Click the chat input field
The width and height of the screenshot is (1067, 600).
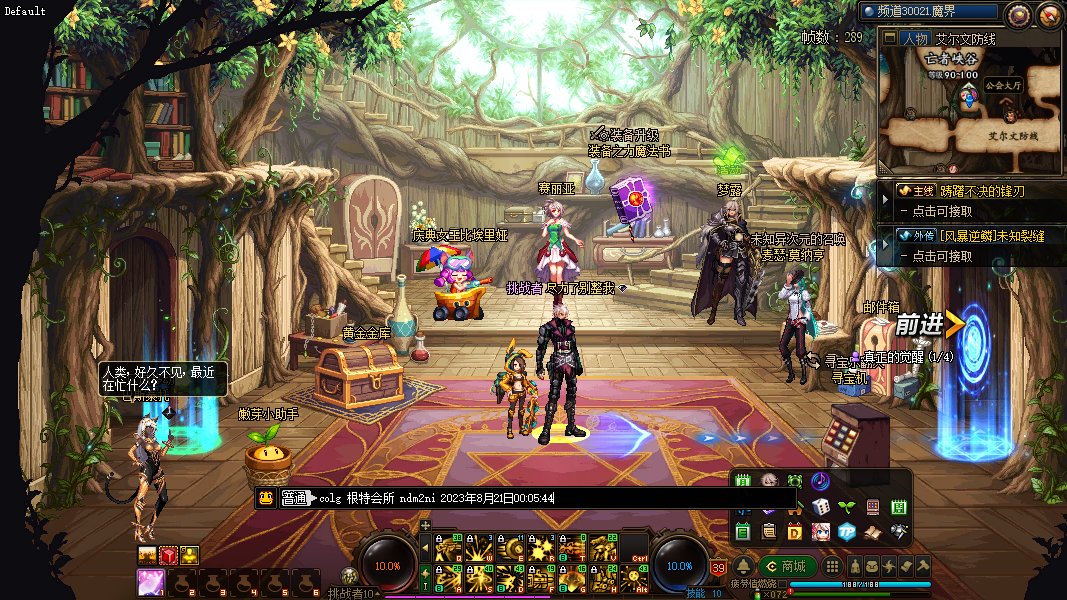[550, 498]
